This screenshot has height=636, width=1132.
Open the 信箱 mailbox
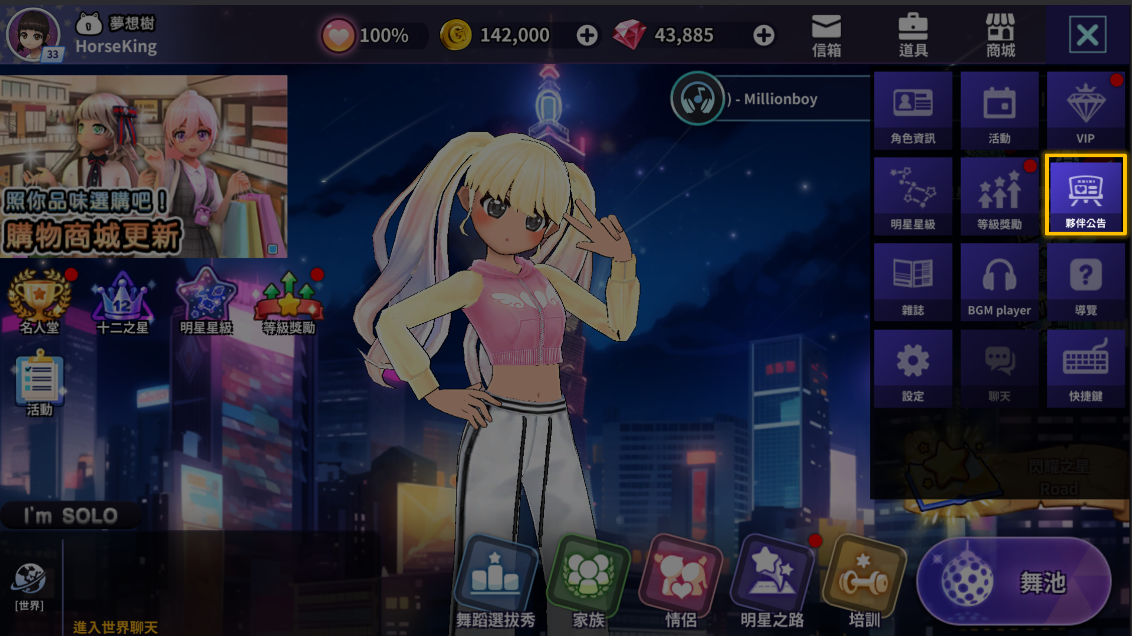(826, 36)
